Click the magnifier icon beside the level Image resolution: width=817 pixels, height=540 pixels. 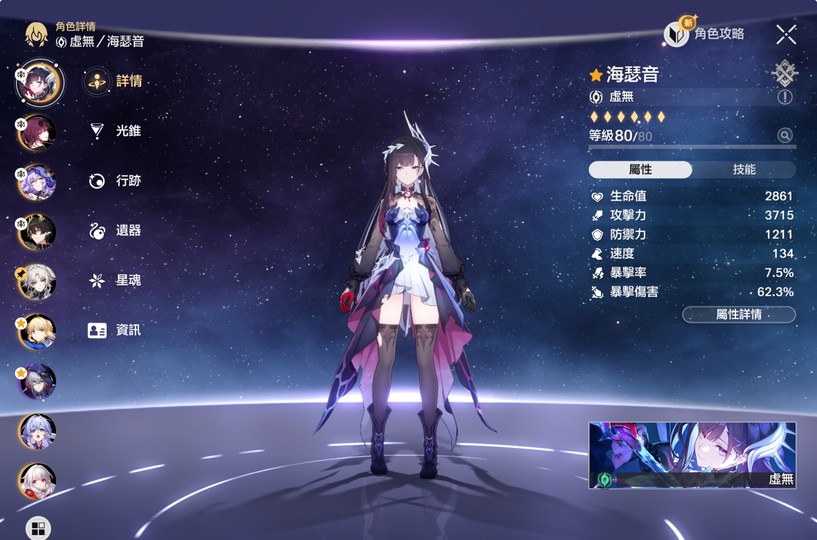click(785, 136)
